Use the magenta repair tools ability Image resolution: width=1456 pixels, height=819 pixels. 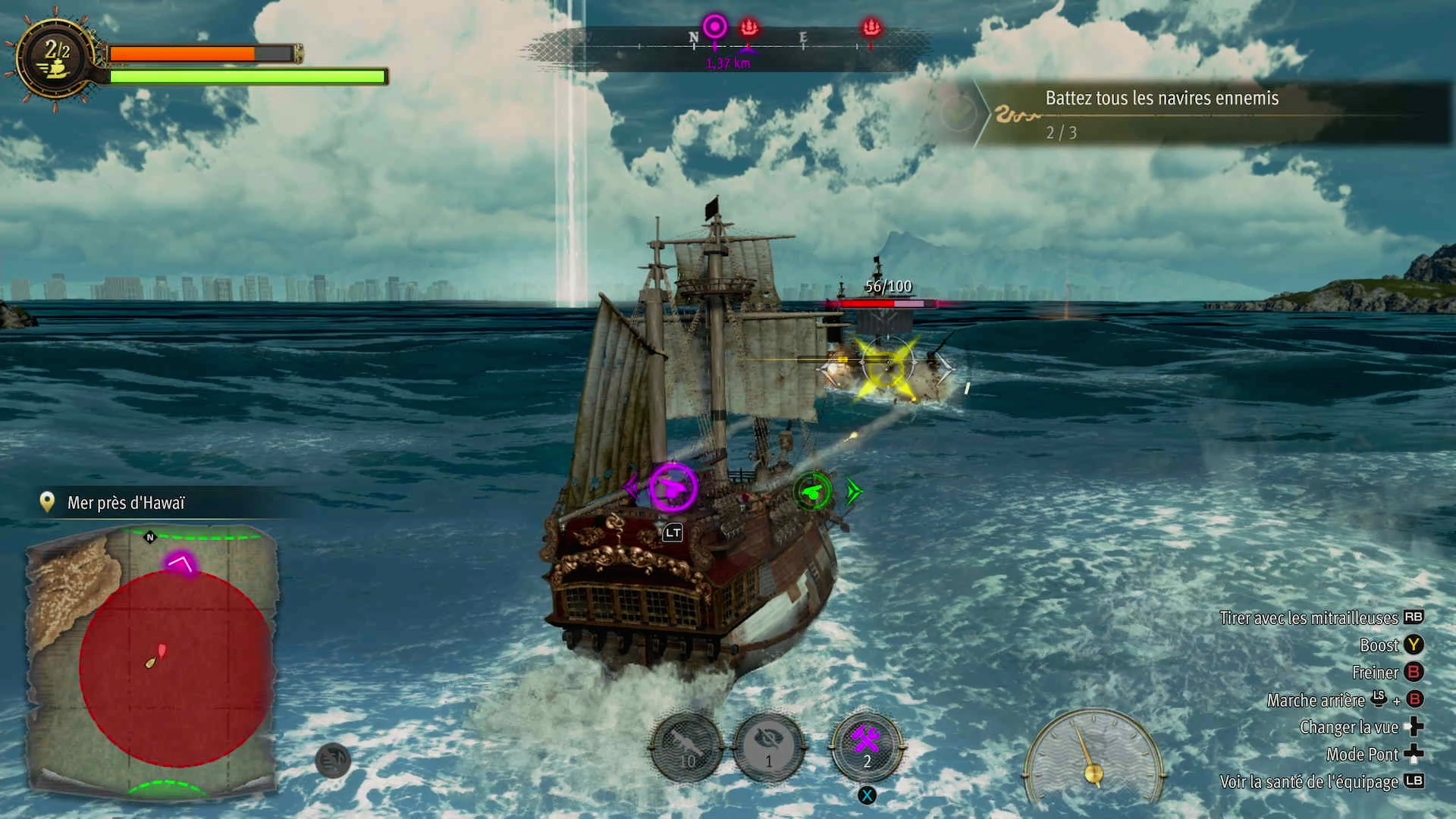click(x=866, y=747)
